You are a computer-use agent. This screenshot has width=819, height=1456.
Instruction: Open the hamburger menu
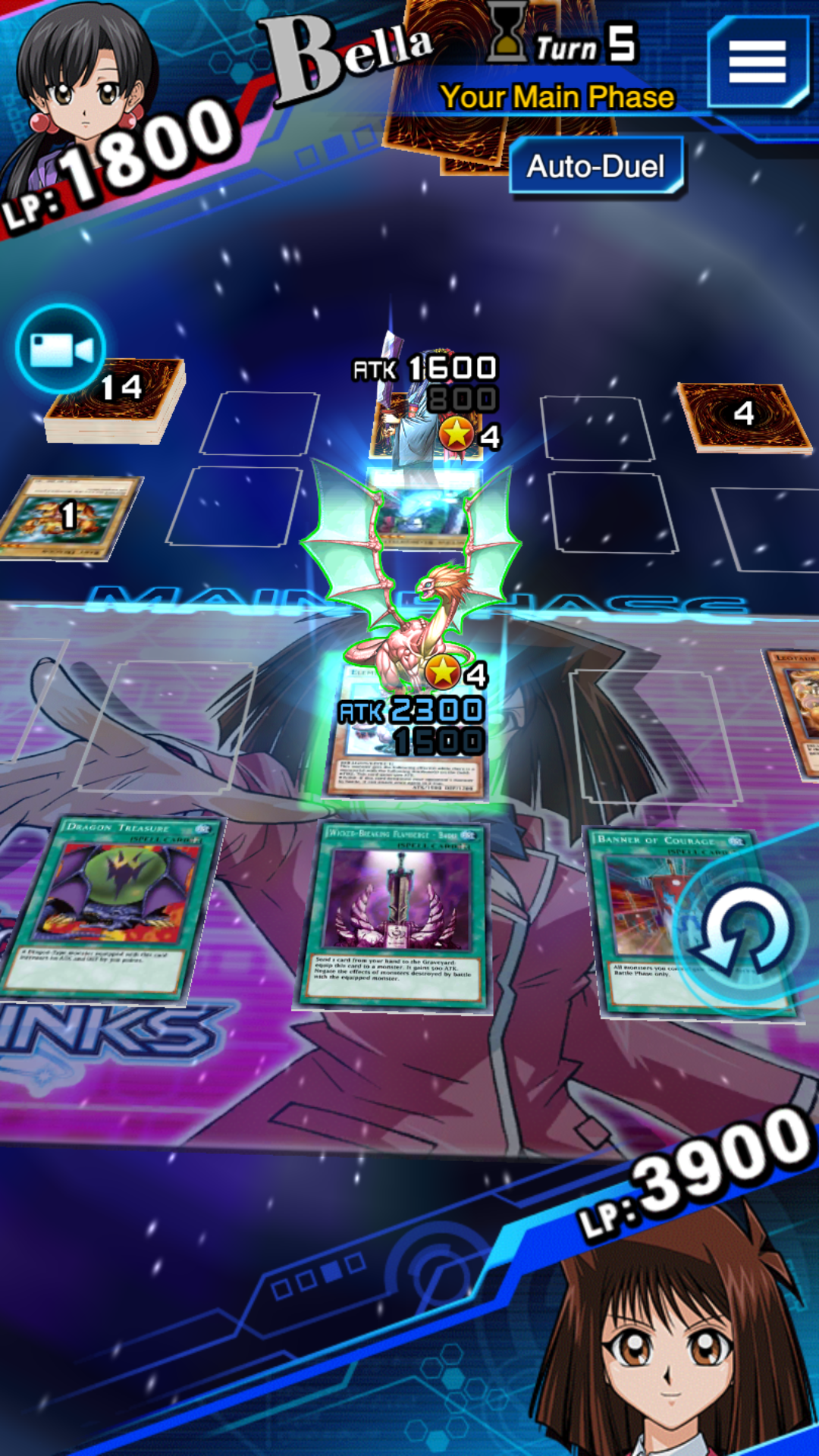click(x=757, y=62)
